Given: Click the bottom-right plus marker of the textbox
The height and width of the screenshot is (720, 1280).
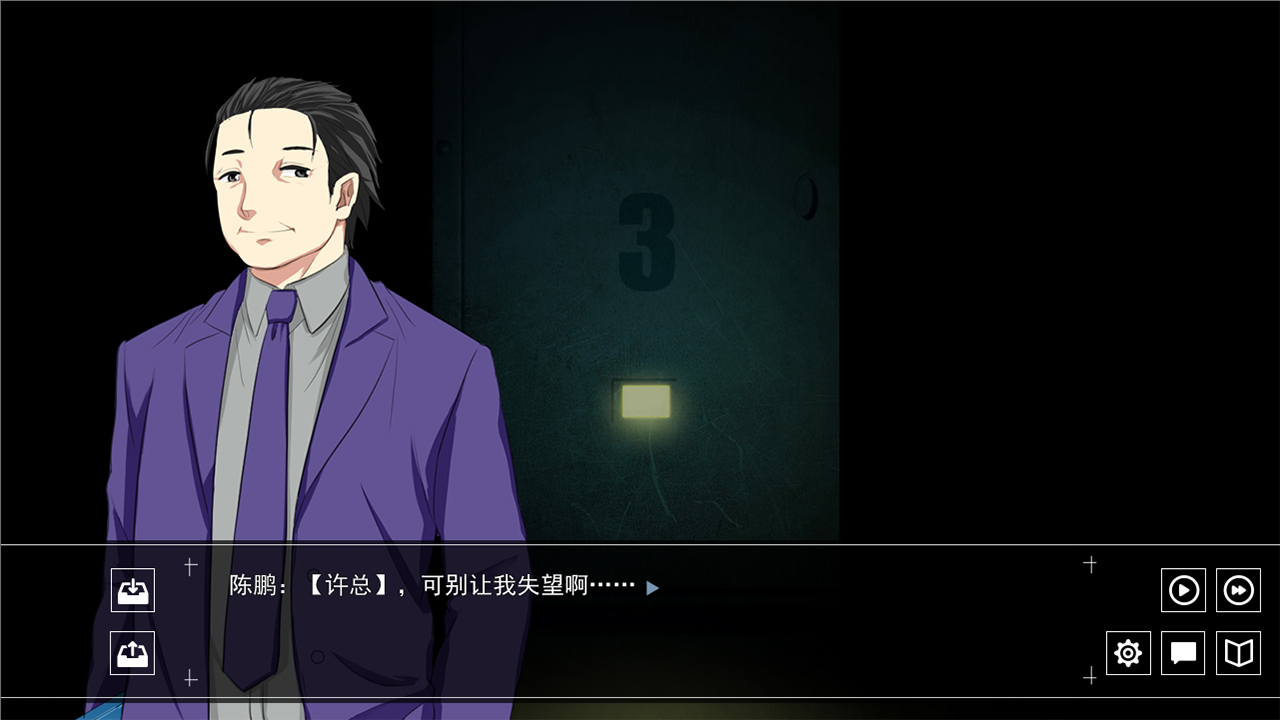Looking at the screenshot, I should point(1090,679).
